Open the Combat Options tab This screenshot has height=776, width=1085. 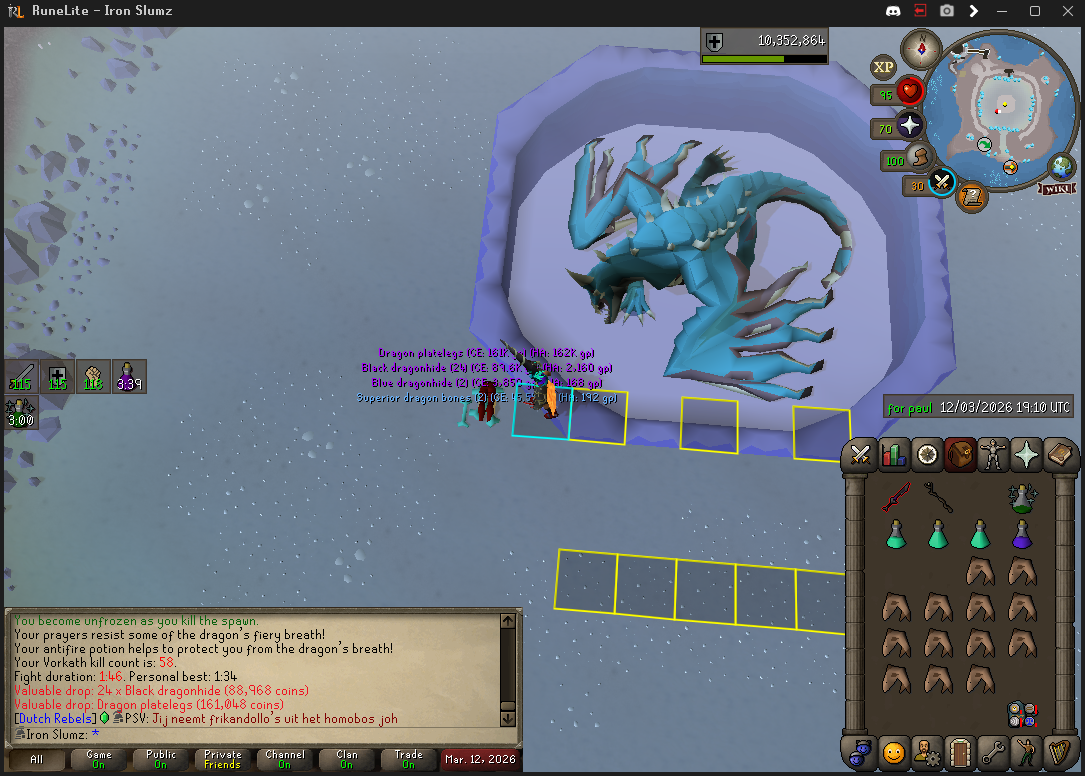point(860,455)
